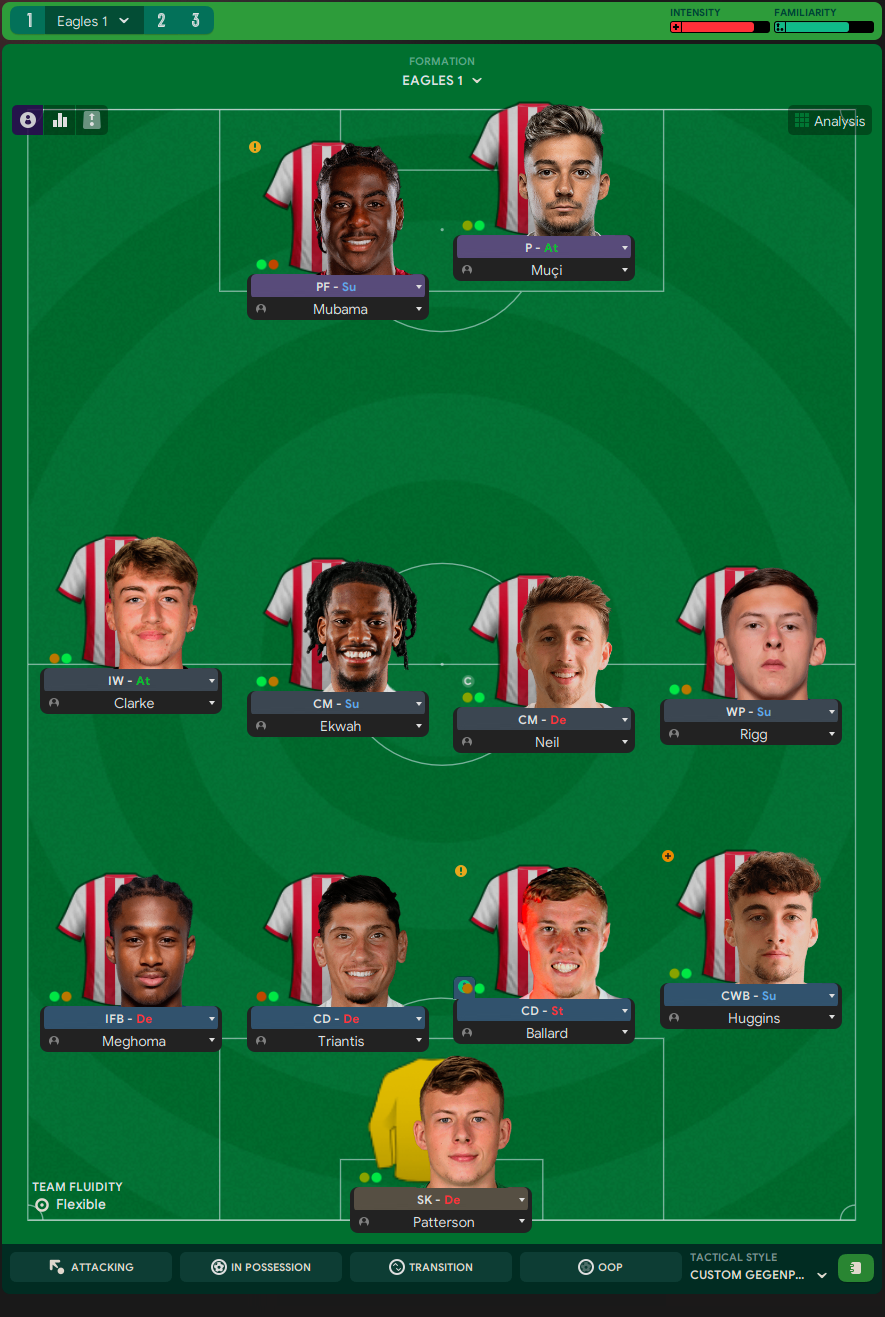Open the Eagles 1 tactic dropdown
Viewport: 885px width, 1317px height.
(x=93, y=20)
